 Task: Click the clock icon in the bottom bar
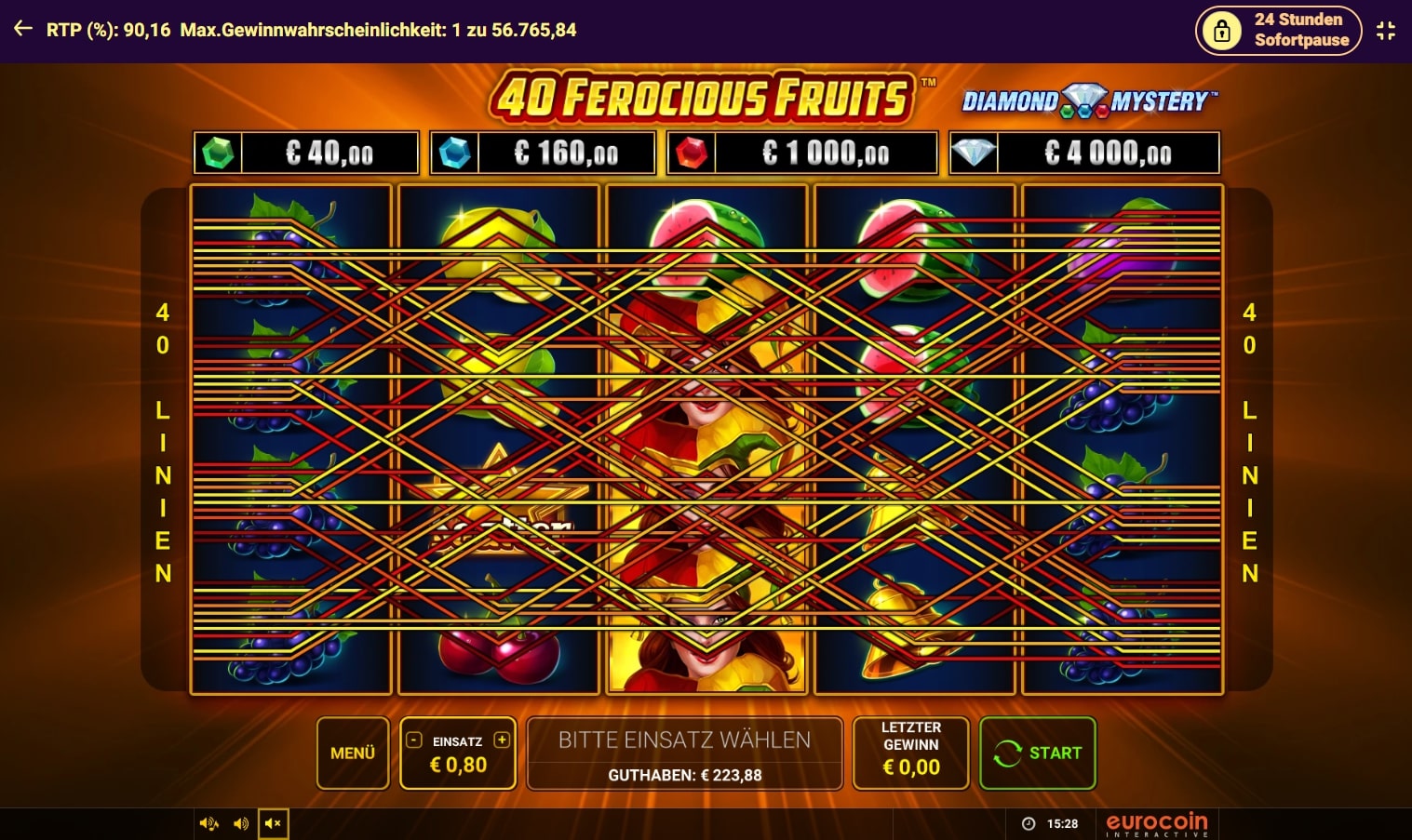1027,823
